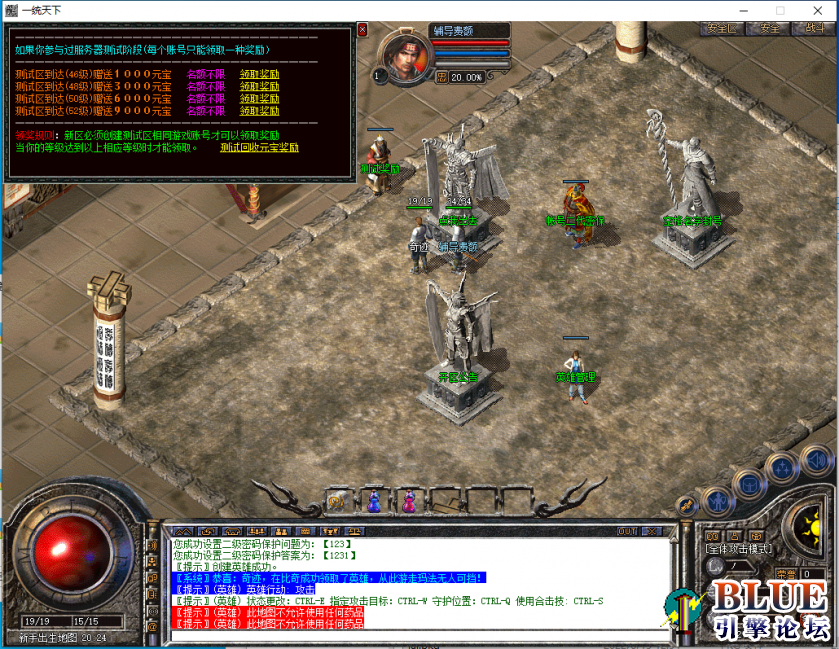Screen dimensions: 839x649
Task: Use the blue potion in the hotbar
Action: click(373, 499)
